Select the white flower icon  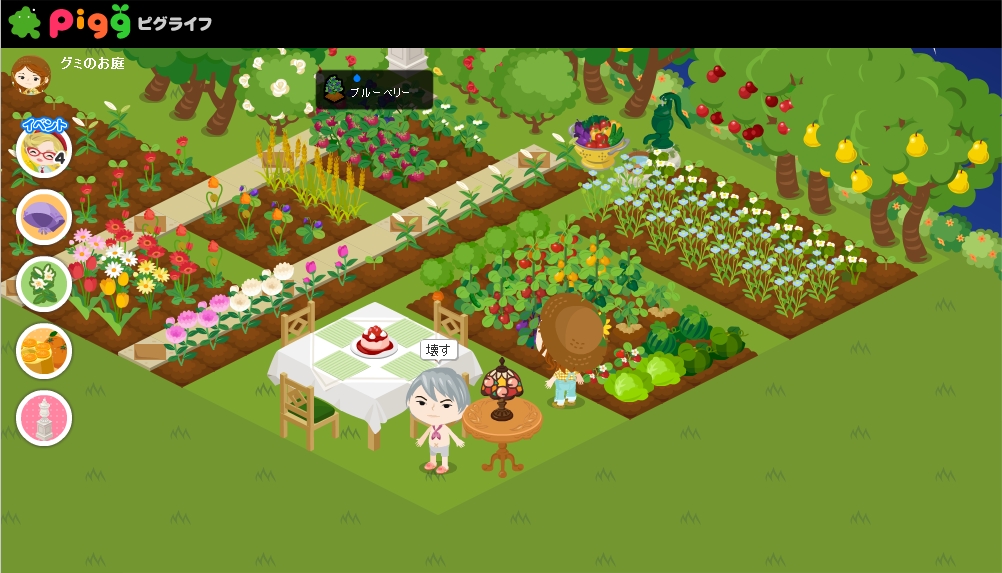(44, 284)
